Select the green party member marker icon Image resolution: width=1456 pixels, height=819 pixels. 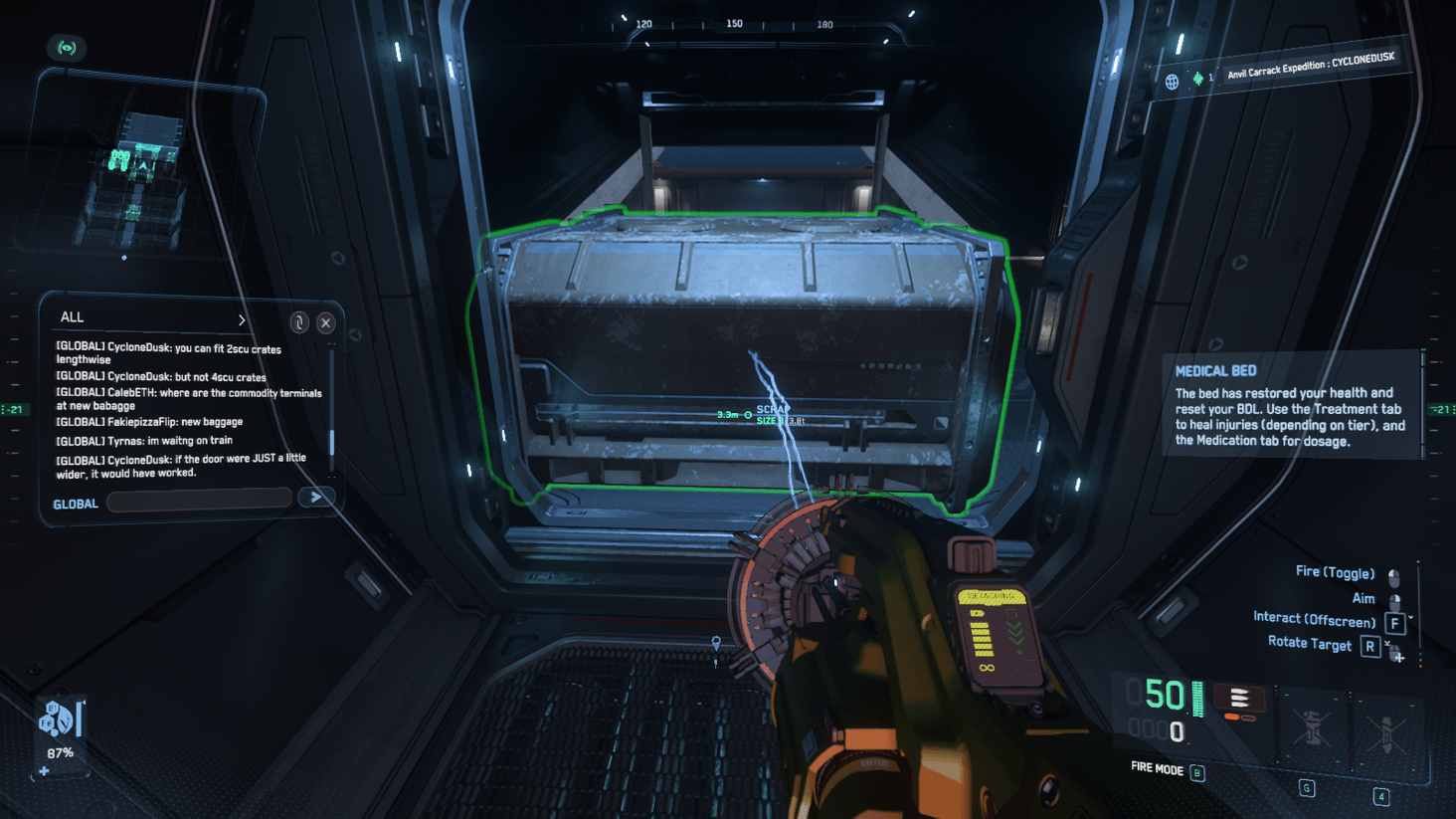tap(1198, 79)
